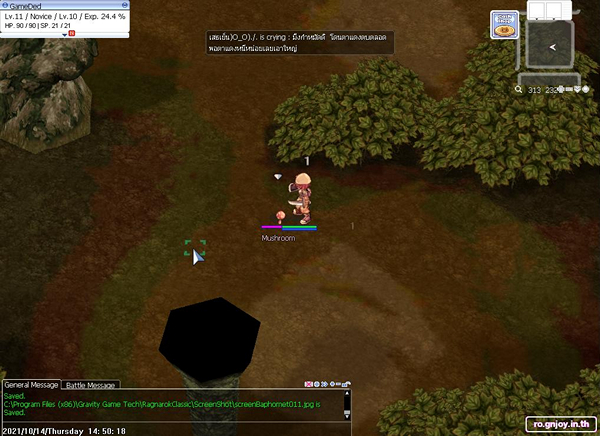The image size is (600, 436).
Task: Click the minimap
Action: (x=549, y=46)
